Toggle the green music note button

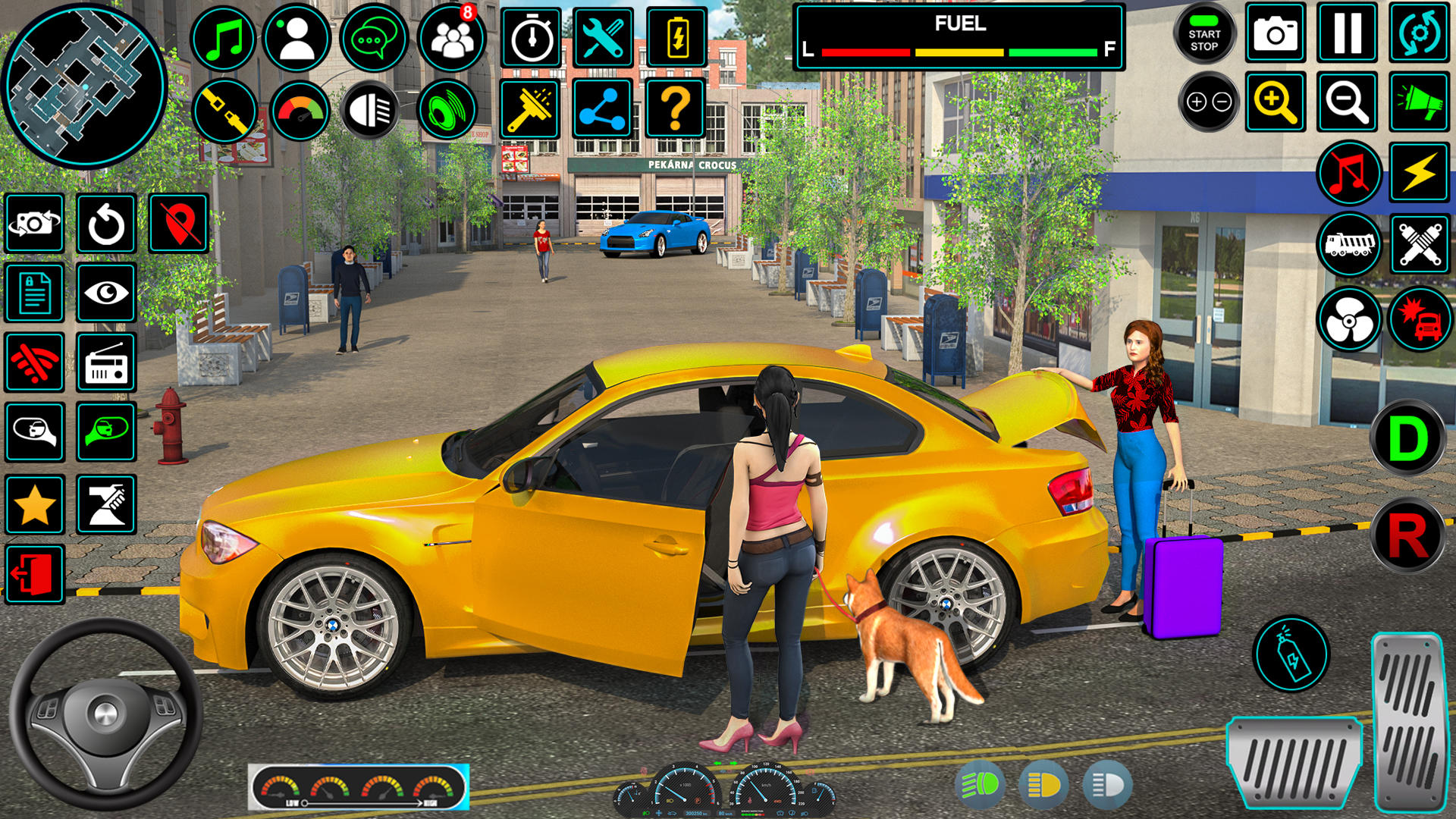[223, 38]
